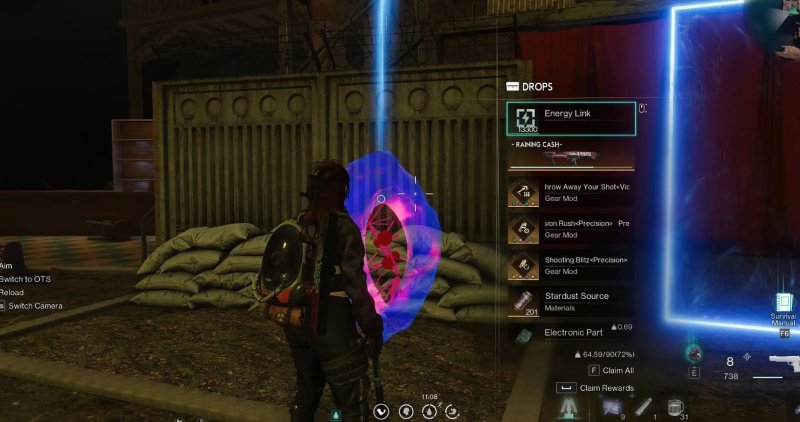Screen dimensions: 800x422
Task: Choose the Throw Away Your Shot gear mod
Action: point(571,193)
